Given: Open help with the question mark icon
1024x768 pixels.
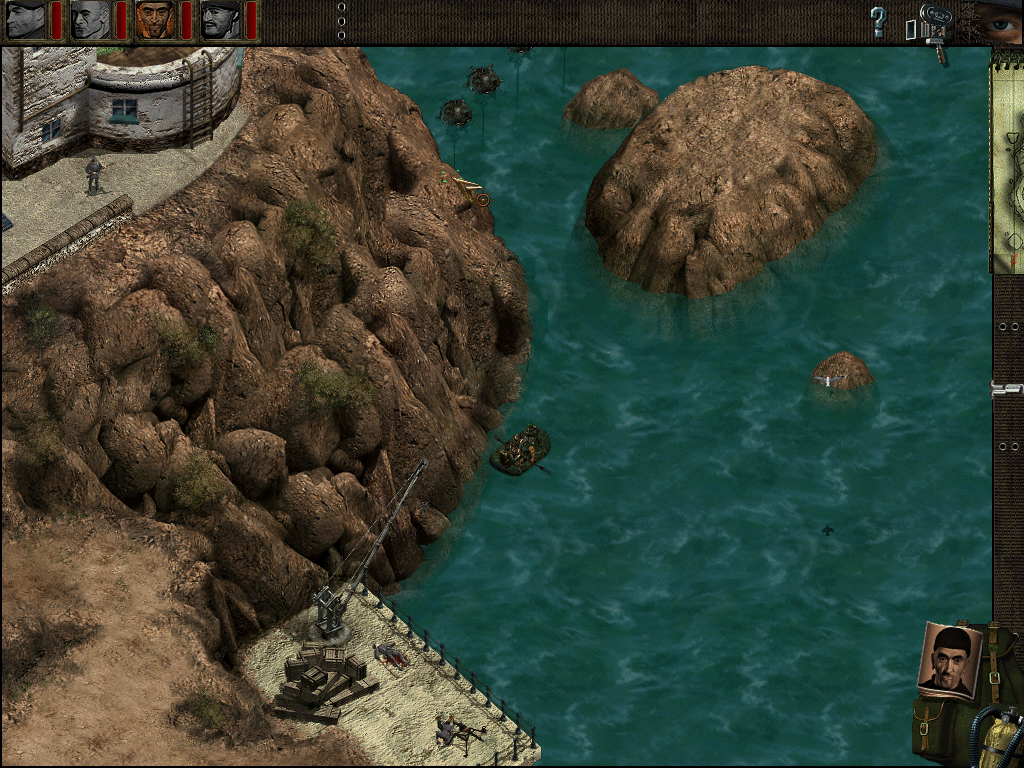Looking at the screenshot, I should click(x=878, y=21).
